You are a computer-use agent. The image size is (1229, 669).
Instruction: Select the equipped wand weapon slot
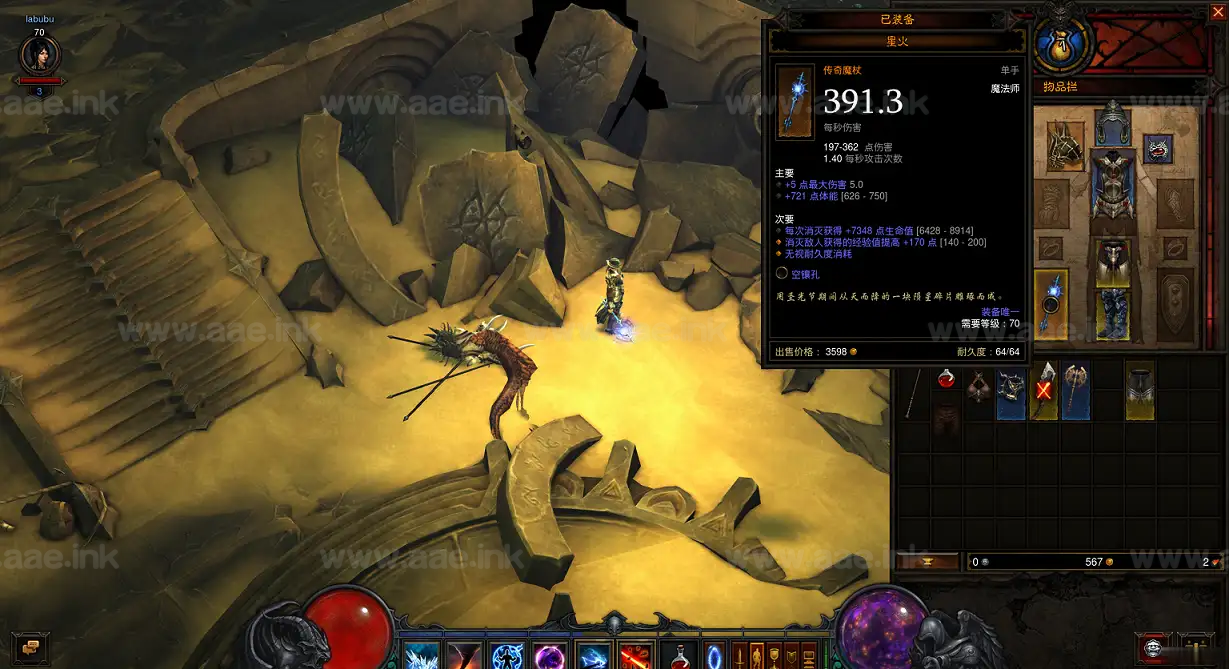pyautogui.click(x=1051, y=302)
